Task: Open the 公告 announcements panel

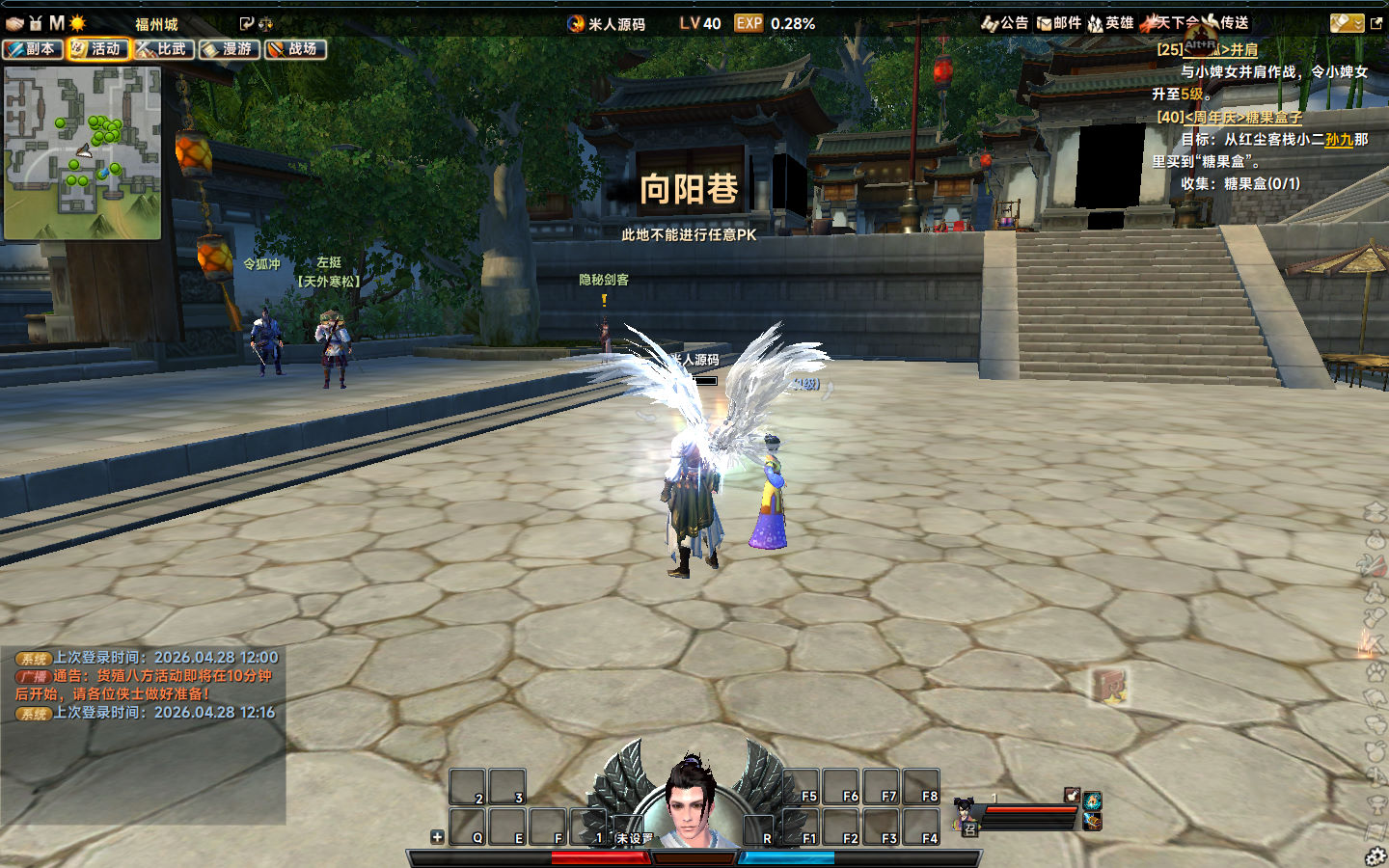Action: click(1005, 23)
